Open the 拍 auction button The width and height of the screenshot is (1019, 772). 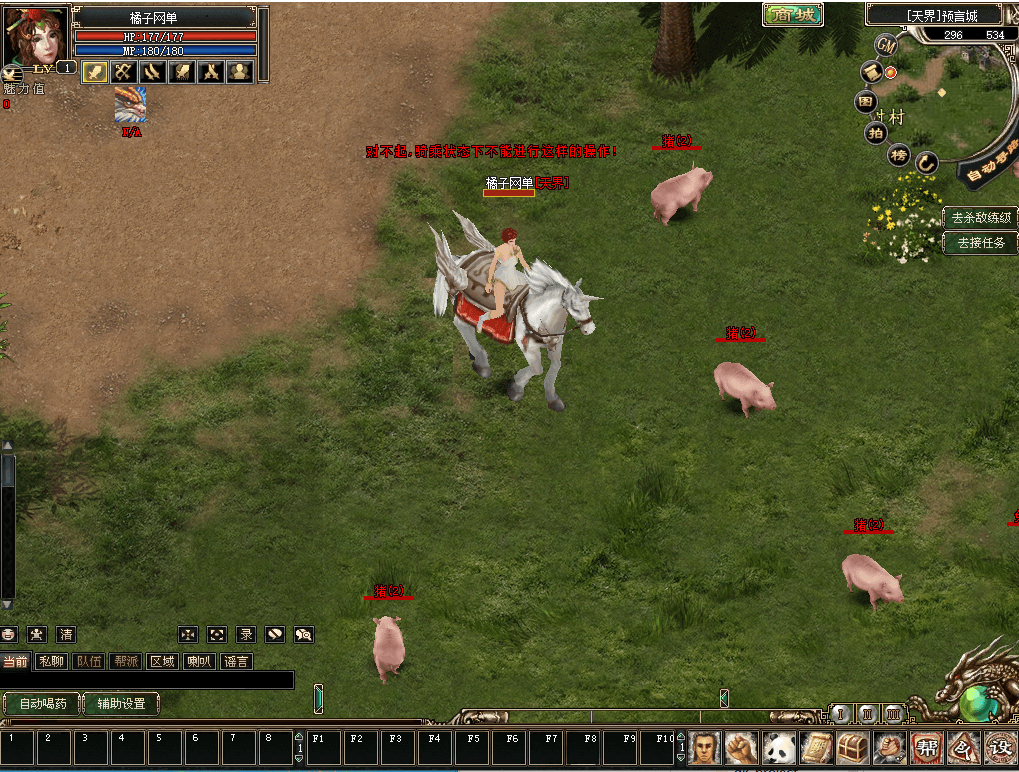[x=876, y=132]
